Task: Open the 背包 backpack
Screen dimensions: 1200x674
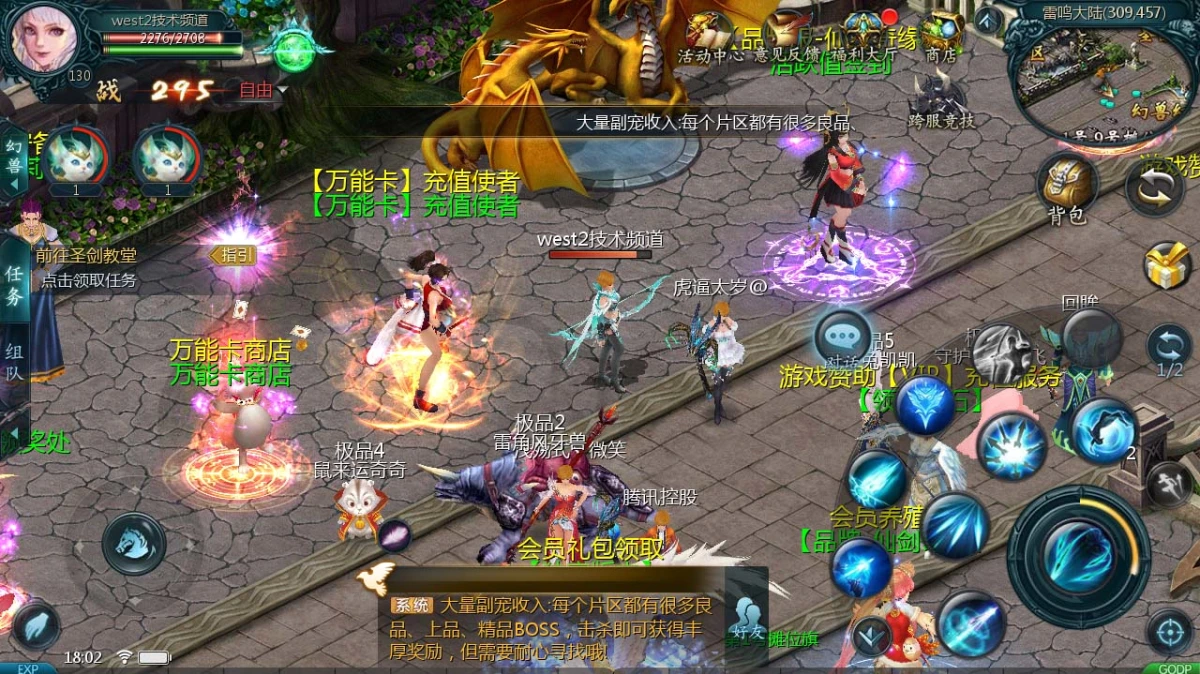Action: 1066,186
